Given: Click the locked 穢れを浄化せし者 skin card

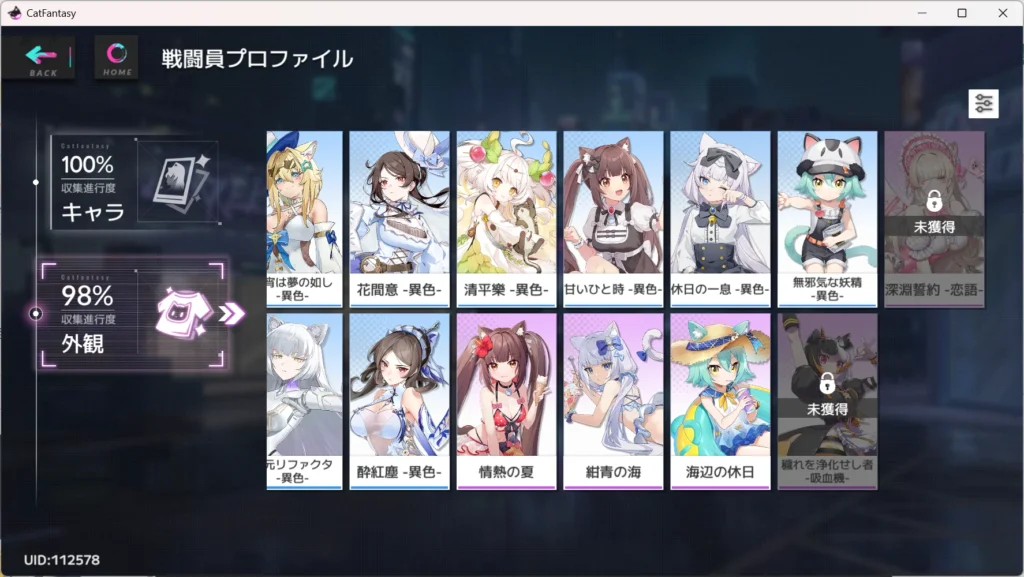Looking at the screenshot, I should tap(827, 400).
